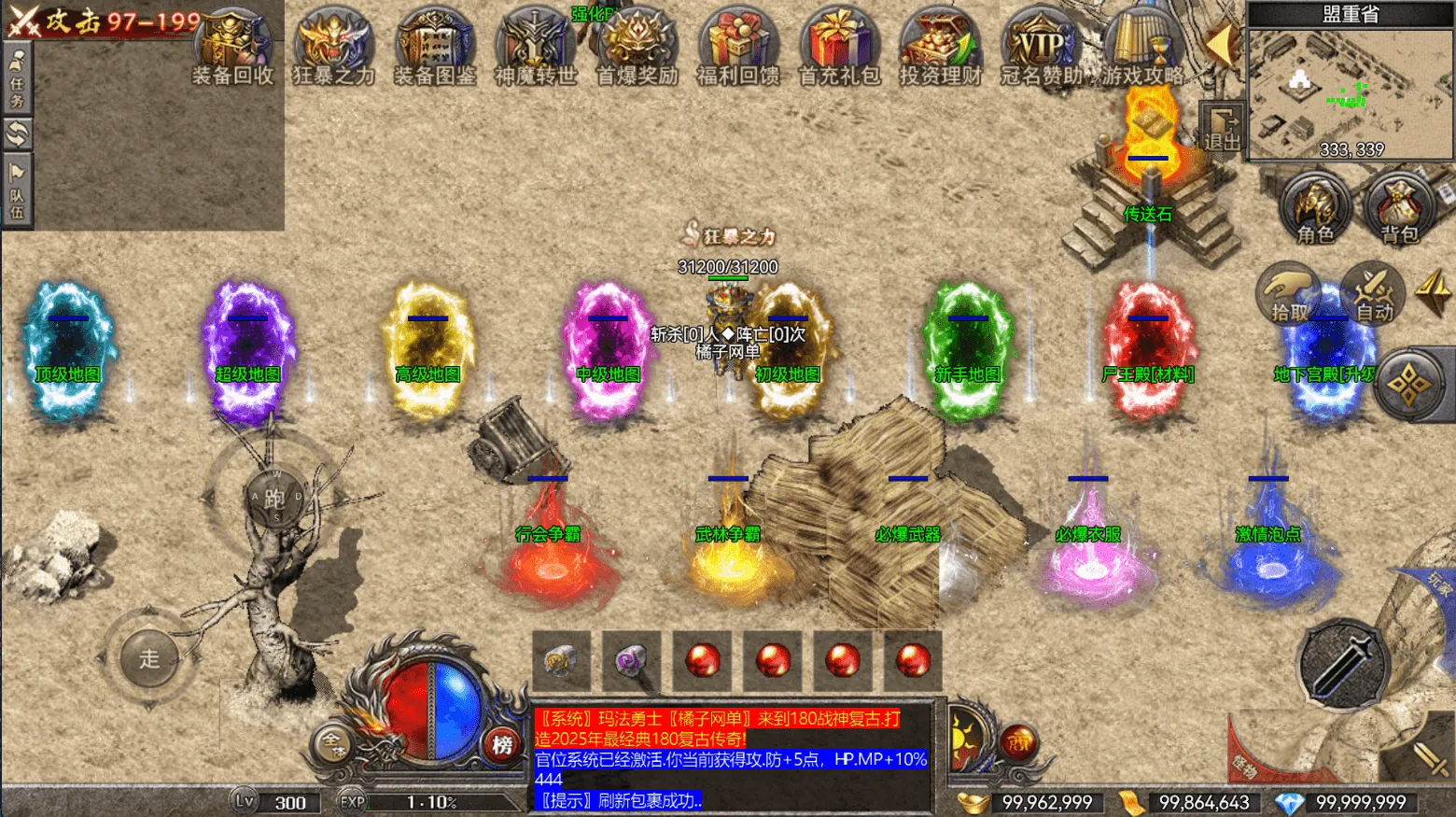Open the 背包 backpack inventory
Image resolution: width=1456 pixels, height=817 pixels.
[1399, 210]
